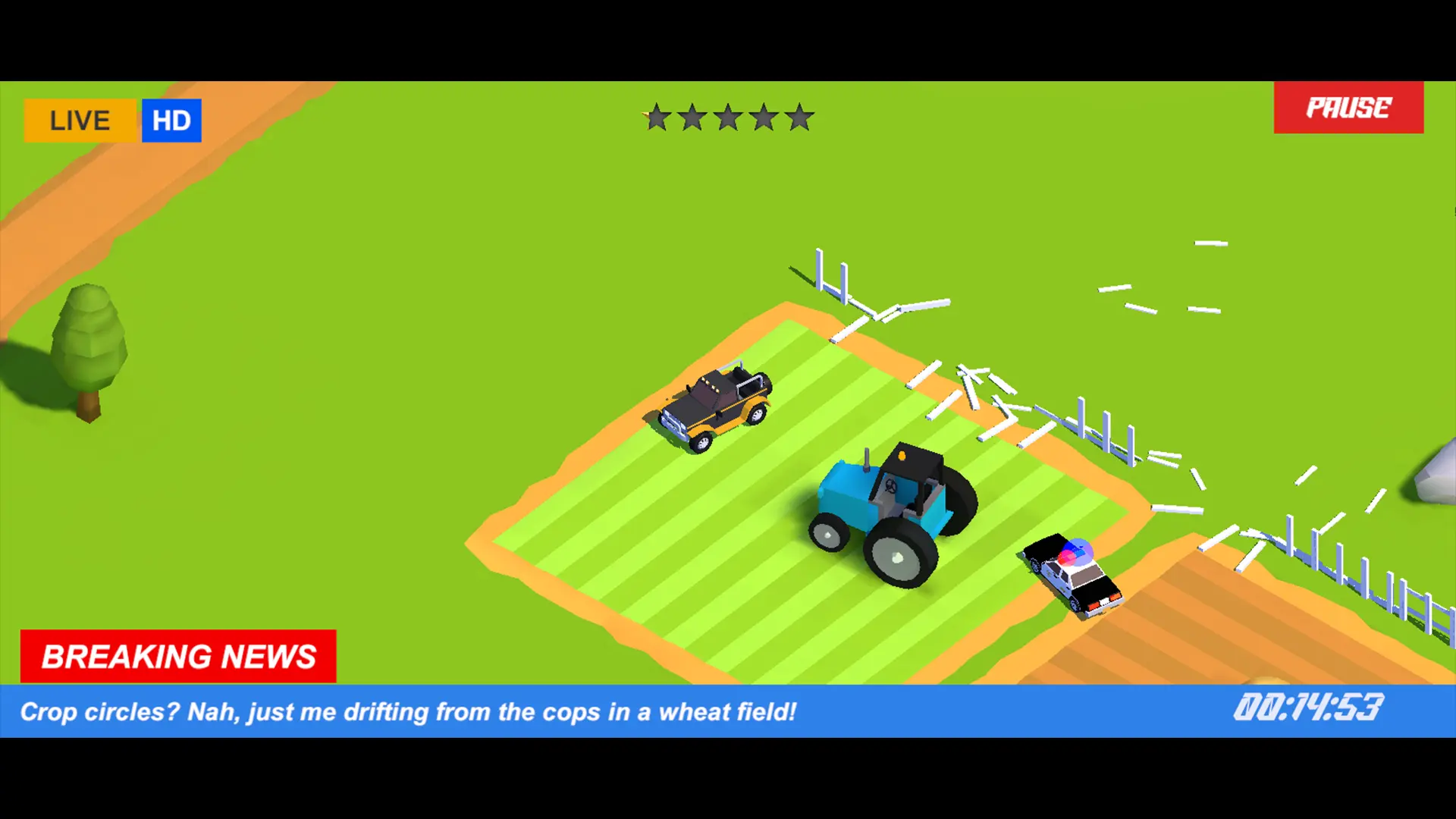Viewport: 1456px width, 819px height.
Task: Toggle HD mode on the broadcast
Action: tap(171, 120)
